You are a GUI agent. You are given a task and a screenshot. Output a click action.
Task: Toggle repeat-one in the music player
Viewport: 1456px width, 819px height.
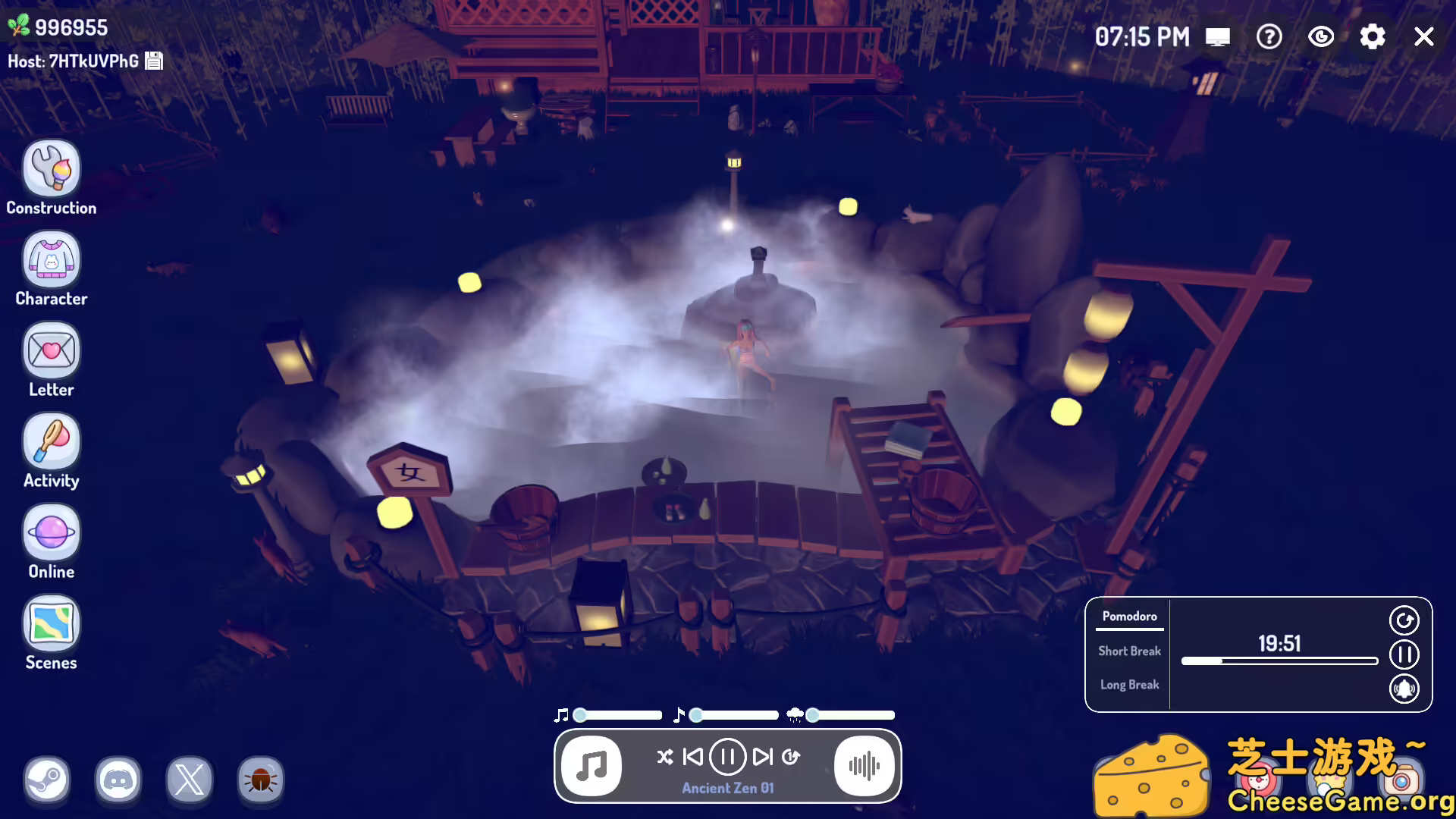point(790,755)
